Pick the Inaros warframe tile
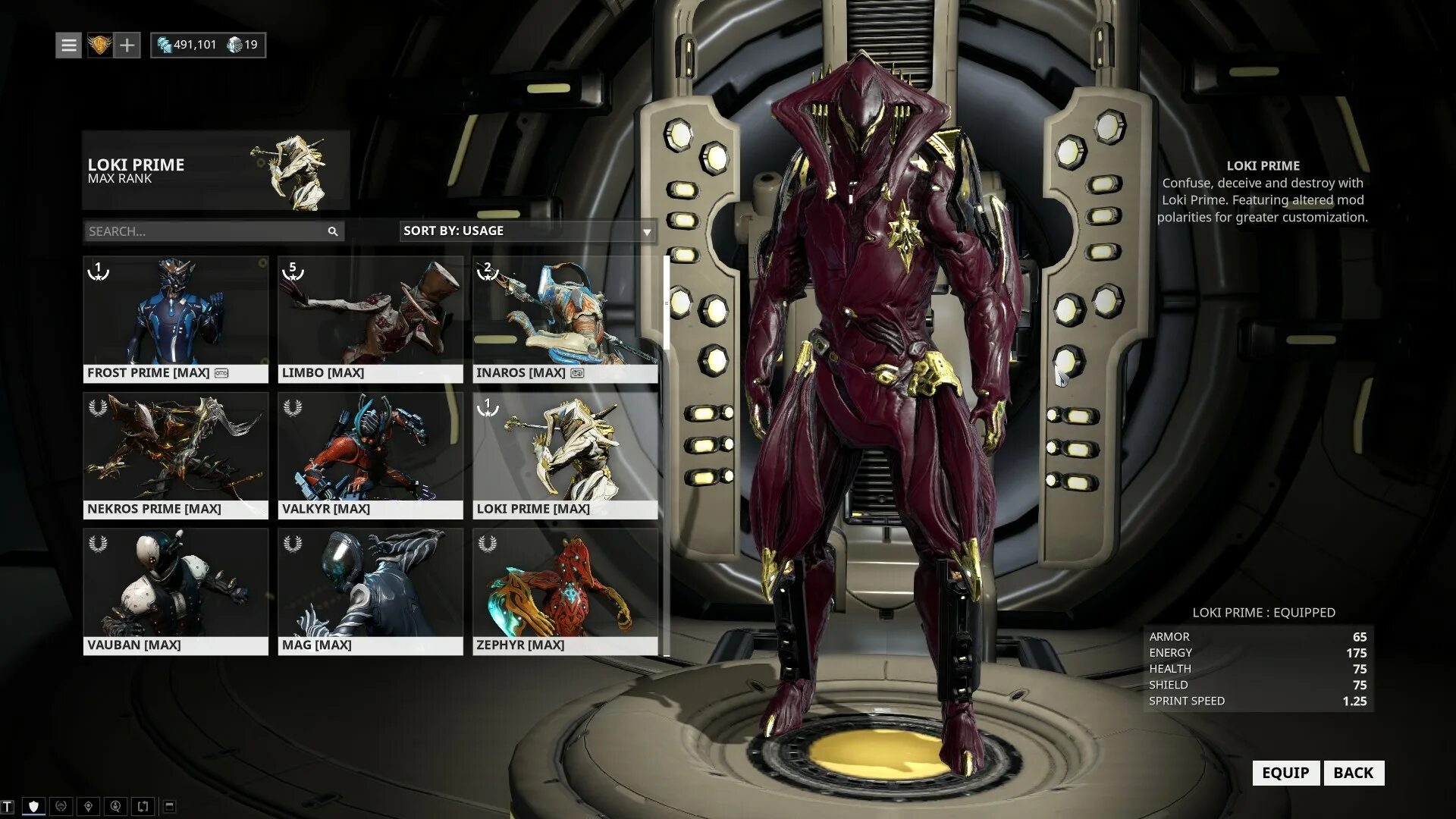 [565, 319]
